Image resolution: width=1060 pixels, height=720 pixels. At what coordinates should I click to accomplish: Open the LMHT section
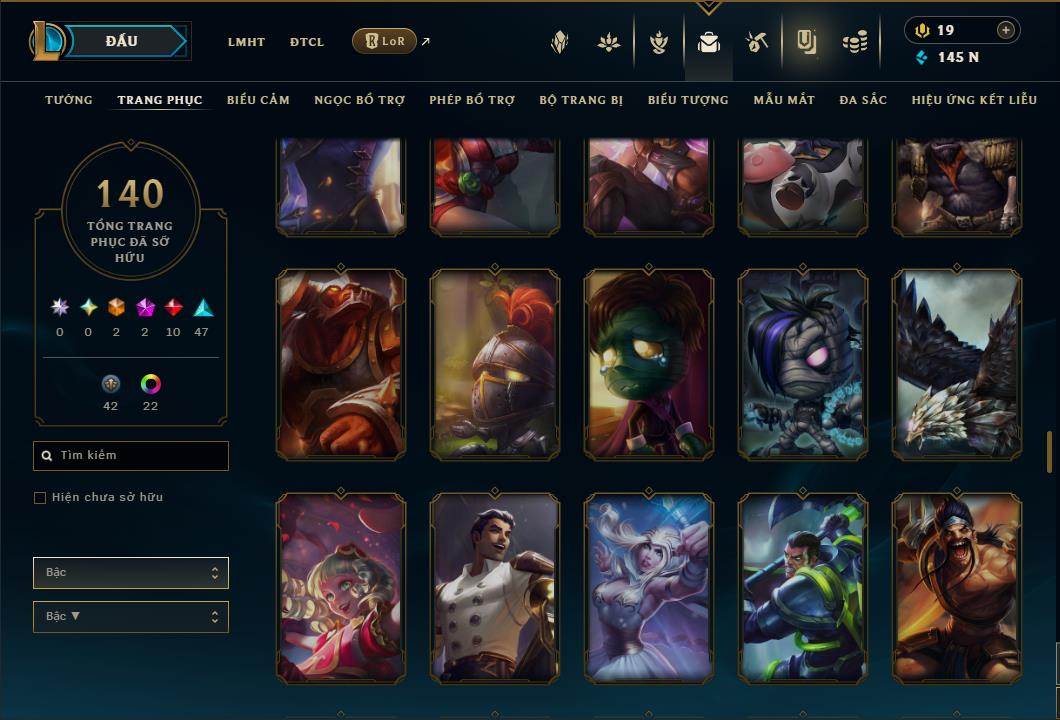pyautogui.click(x=246, y=42)
